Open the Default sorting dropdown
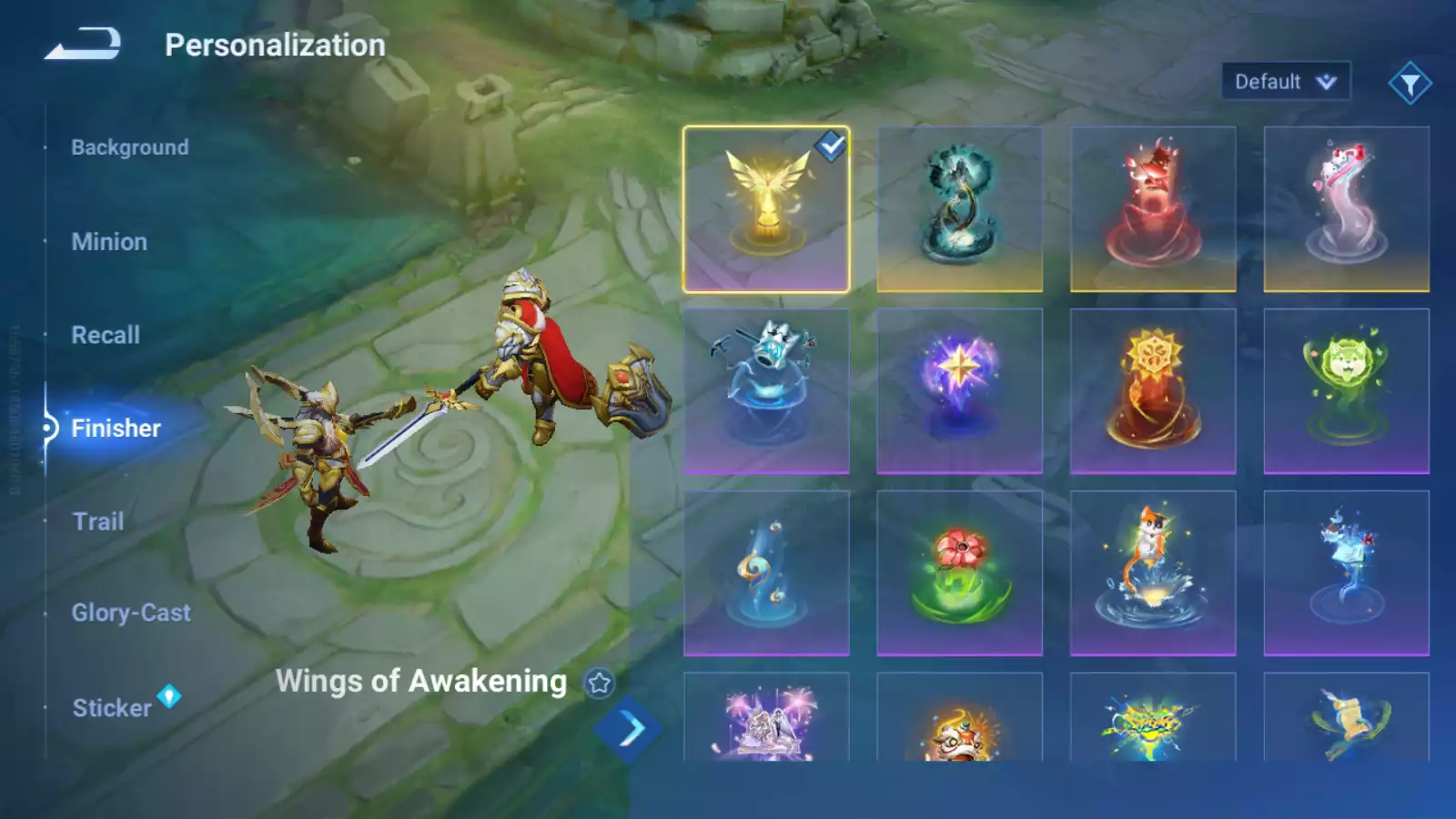Image resolution: width=1456 pixels, height=819 pixels. [x=1285, y=82]
